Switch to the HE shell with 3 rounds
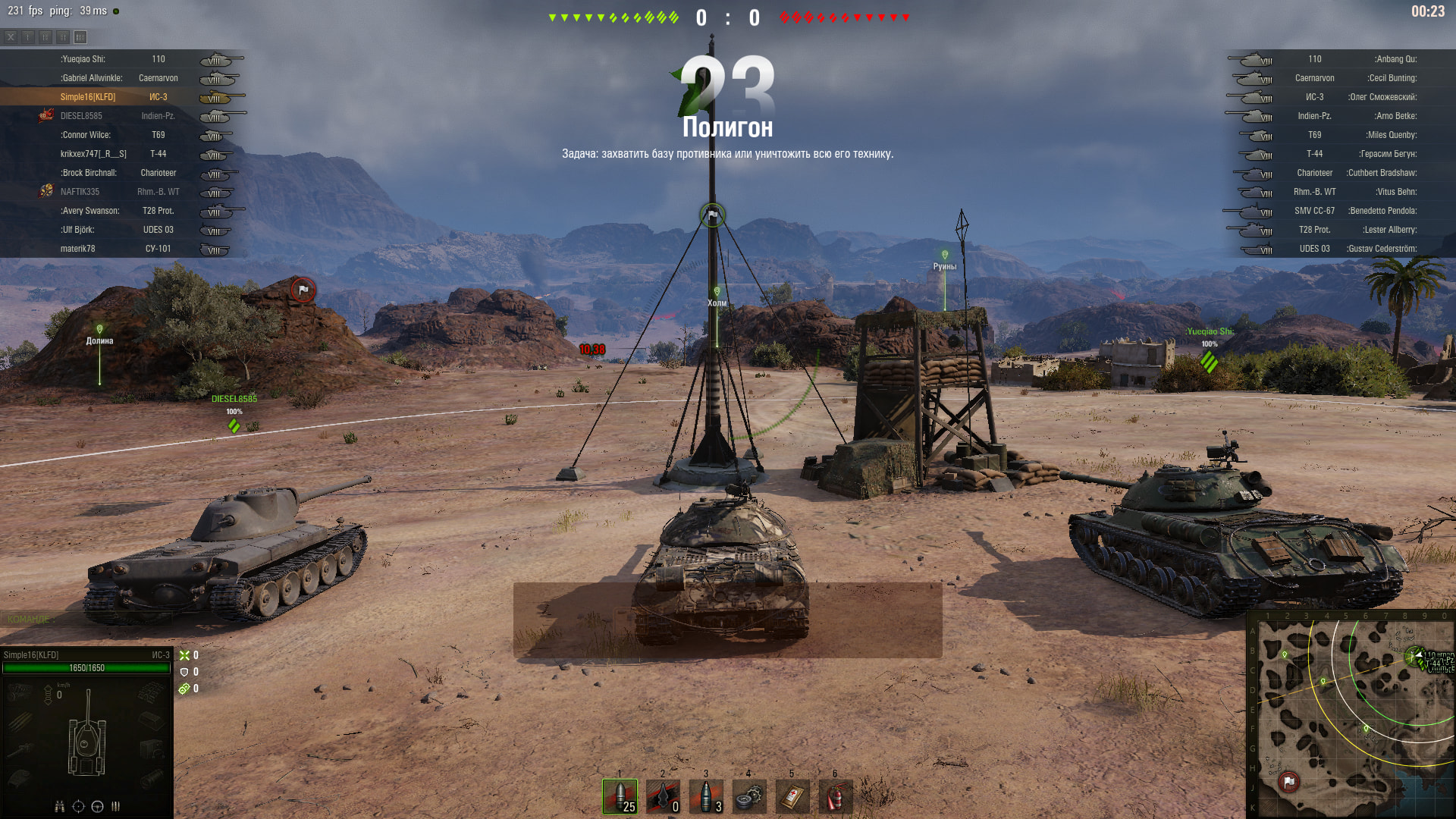Viewport: 1456px width, 819px height. [x=706, y=796]
